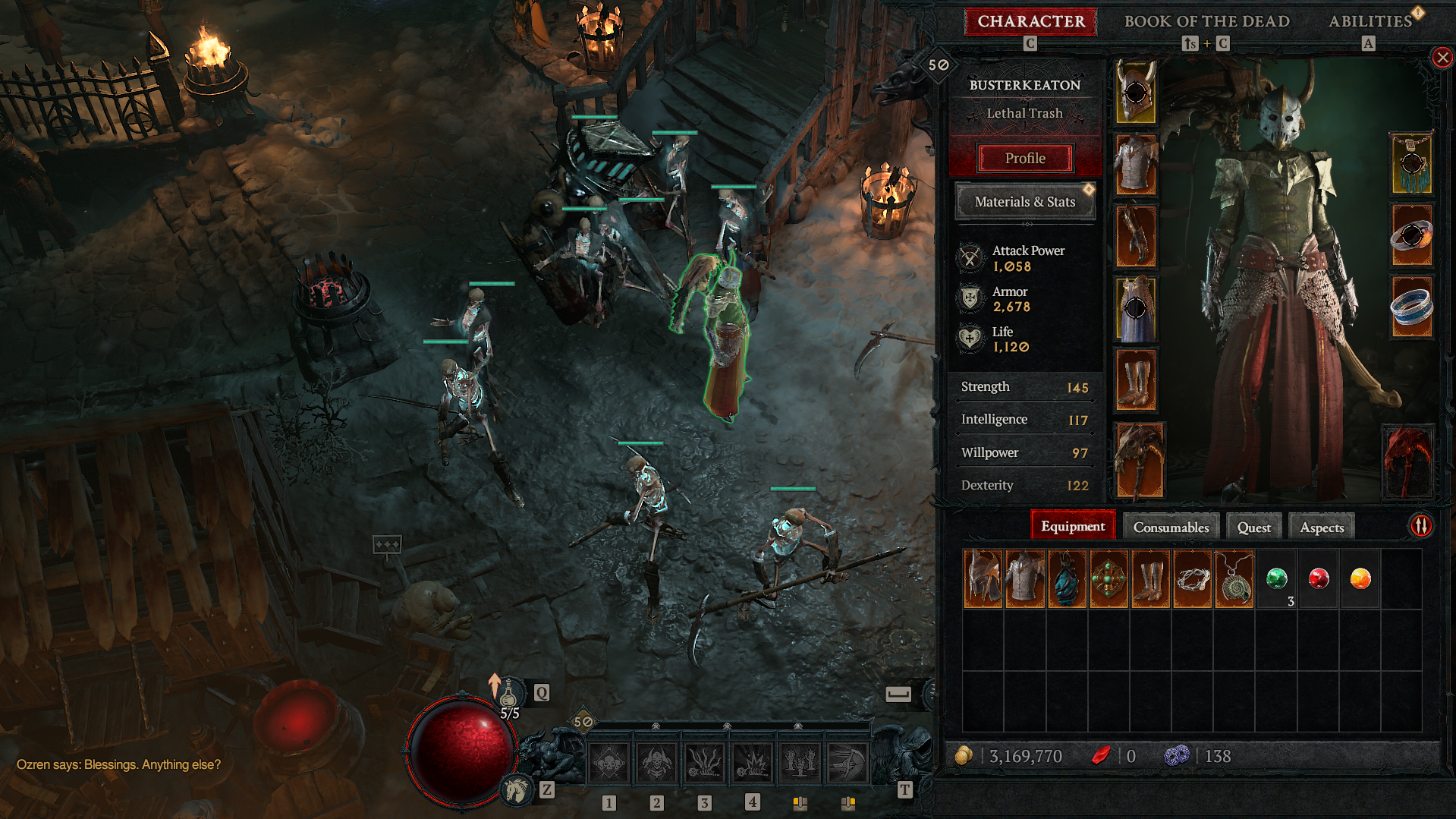Open the Book of the Dead tab
This screenshot has height=819, width=1456.
click(x=1206, y=21)
